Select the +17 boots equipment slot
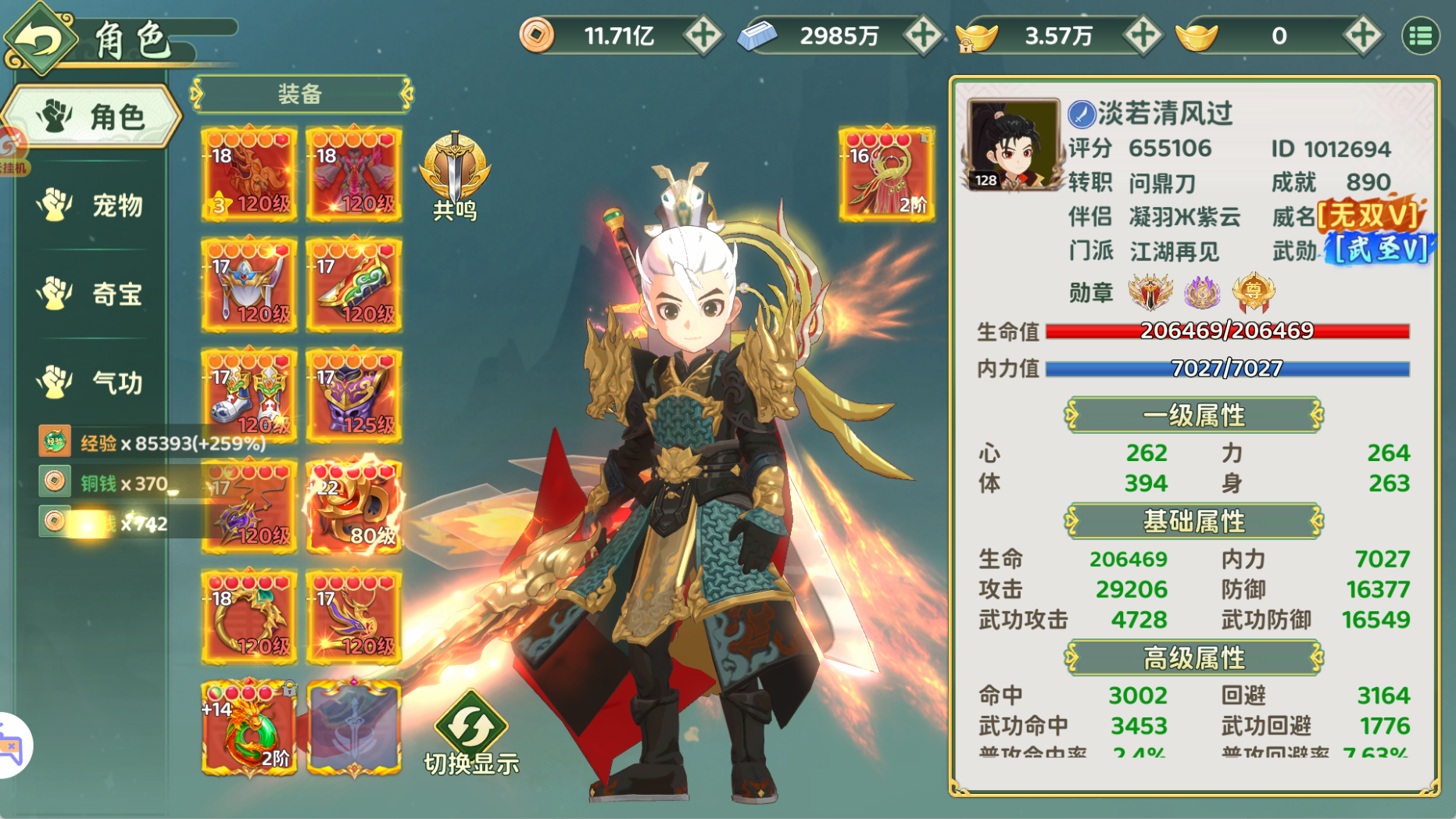The image size is (1456, 819). (x=249, y=396)
